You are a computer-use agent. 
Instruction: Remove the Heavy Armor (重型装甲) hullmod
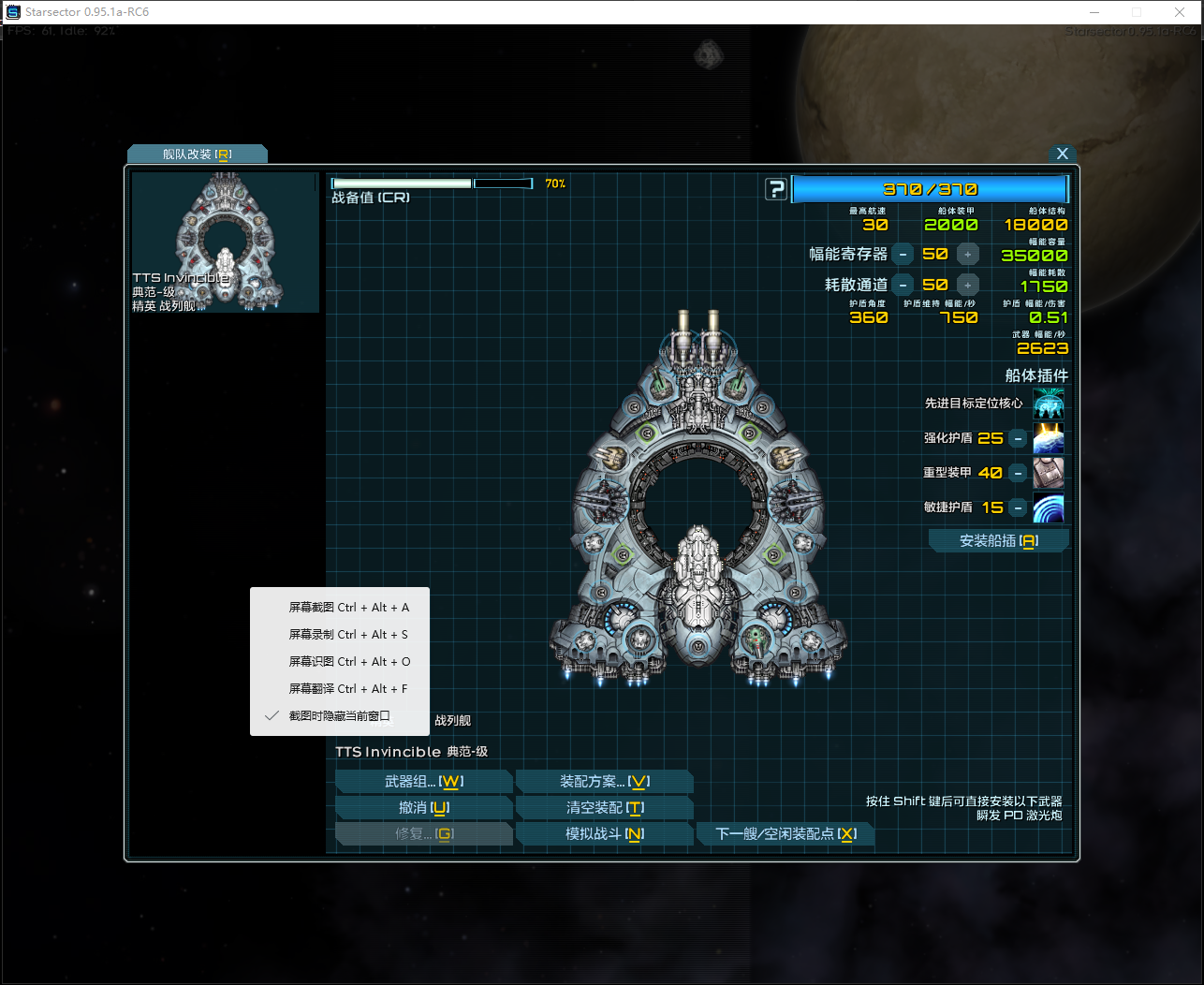point(1018,473)
